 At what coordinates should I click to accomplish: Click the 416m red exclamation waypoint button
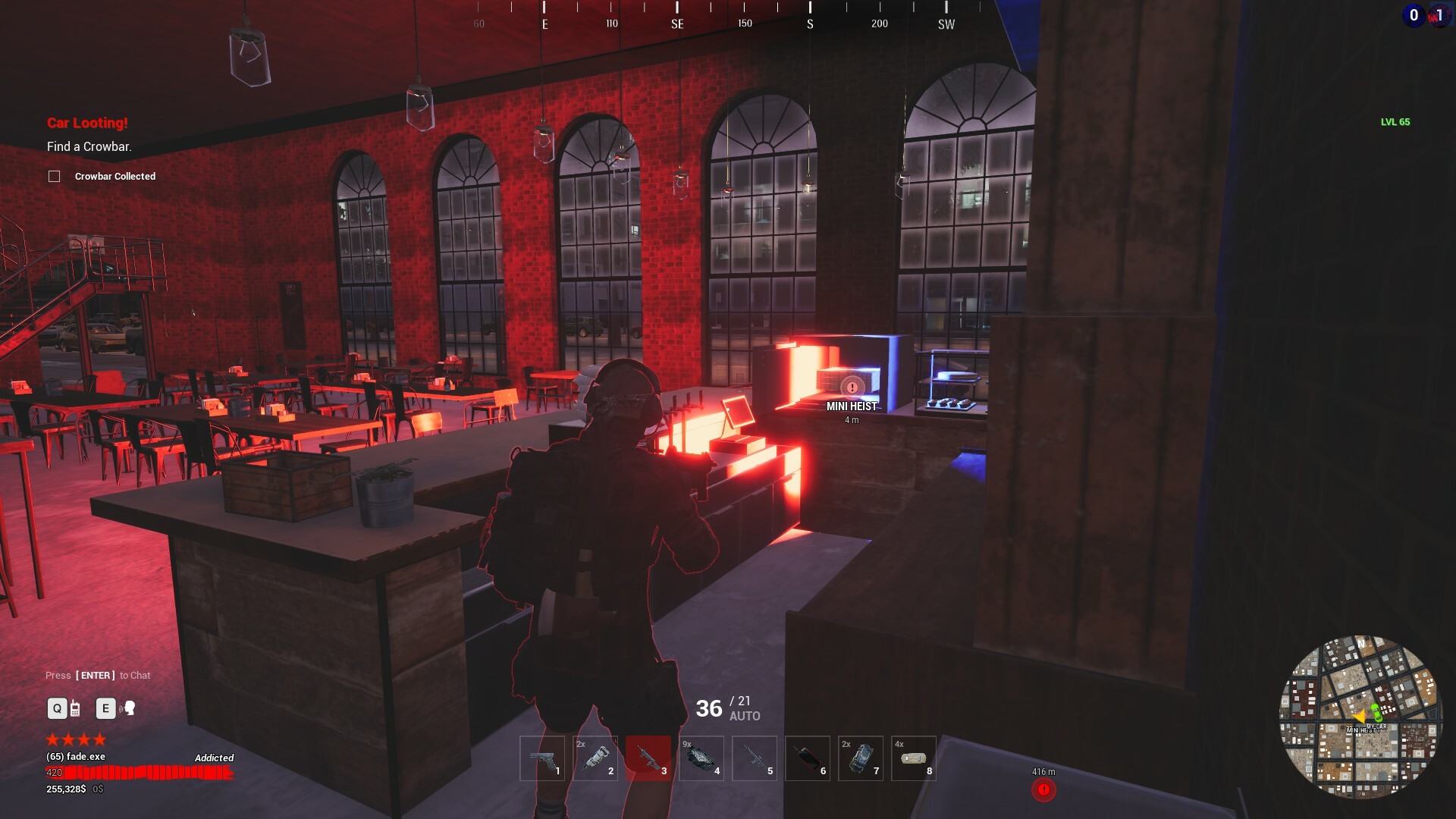click(x=1044, y=789)
